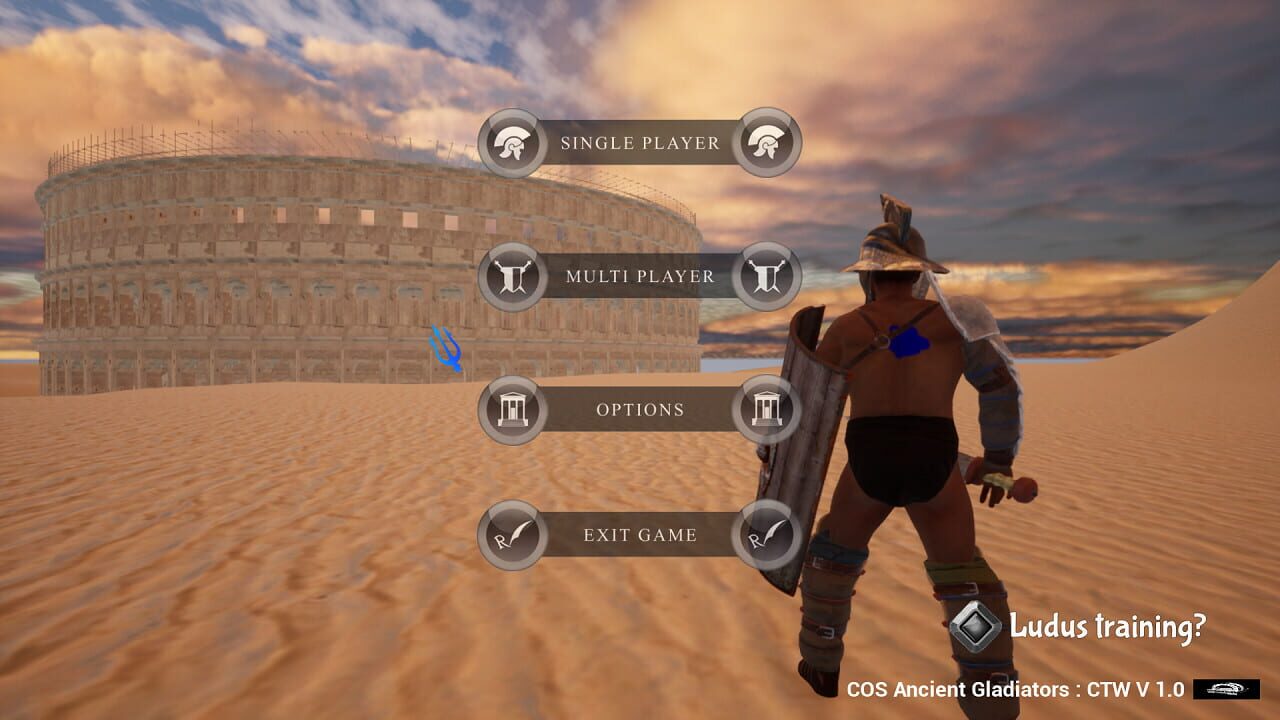
Task: Click the quill icon left of Exit Game
Action: pos(513,535)
